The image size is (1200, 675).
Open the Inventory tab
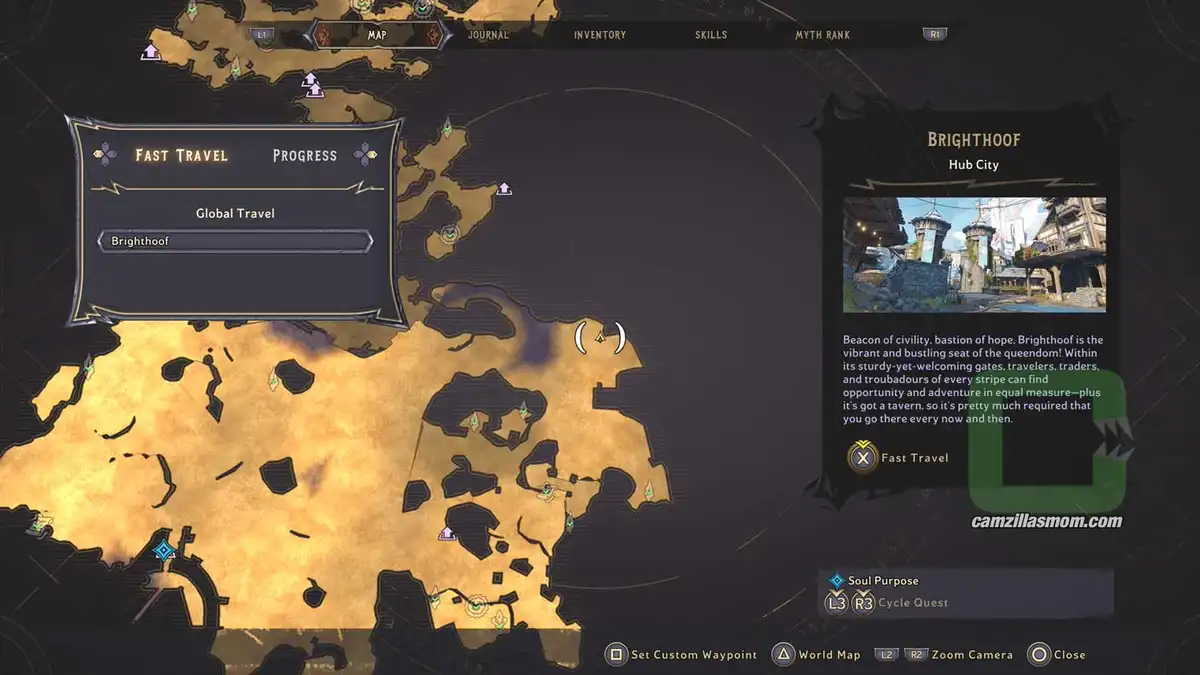coord(600,35)
